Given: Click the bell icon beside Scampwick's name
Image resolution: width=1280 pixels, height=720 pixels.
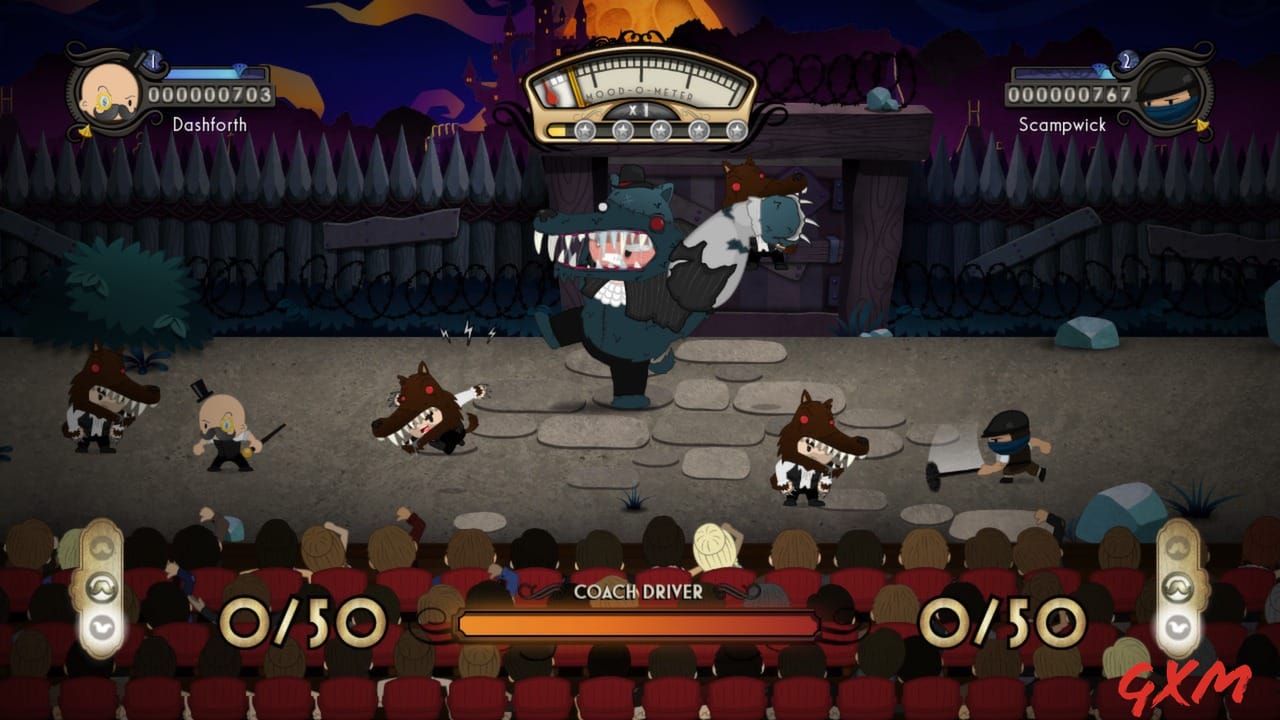Looking at the screenshot, I should pyautogui.click(x=1199, y=124).
